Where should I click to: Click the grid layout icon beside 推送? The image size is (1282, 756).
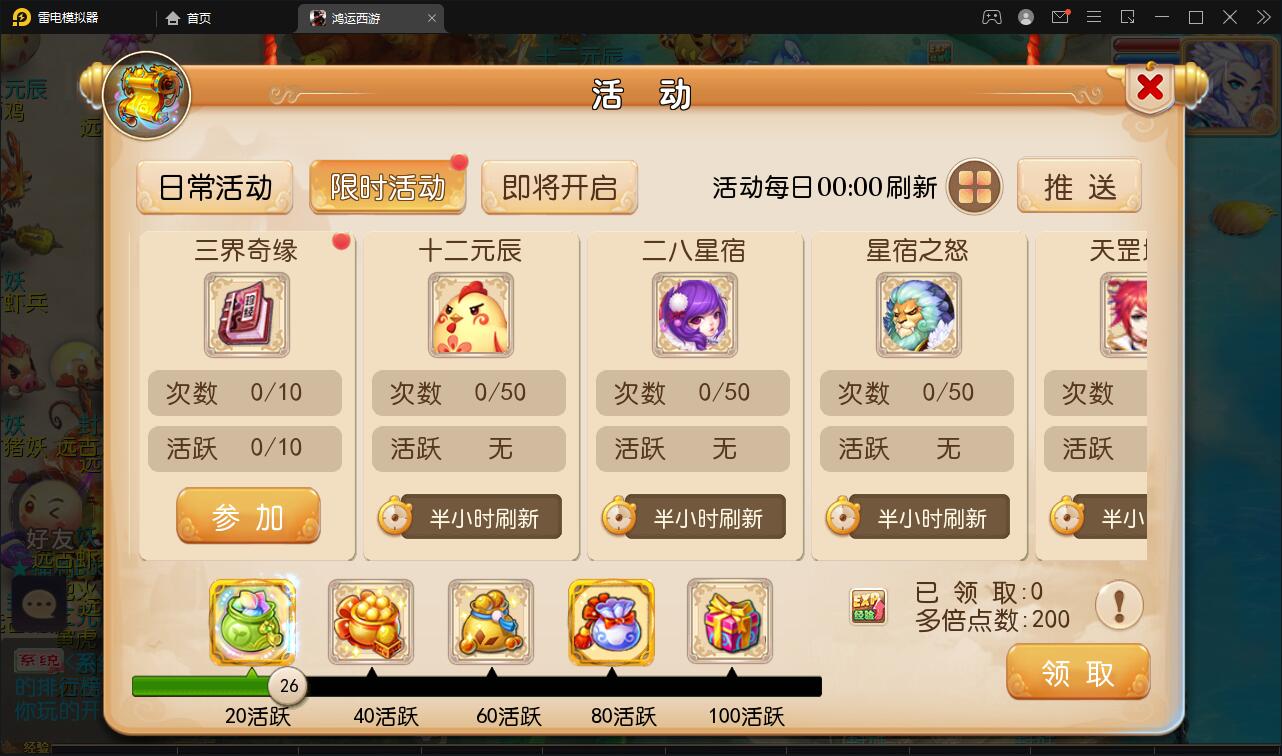973,186
